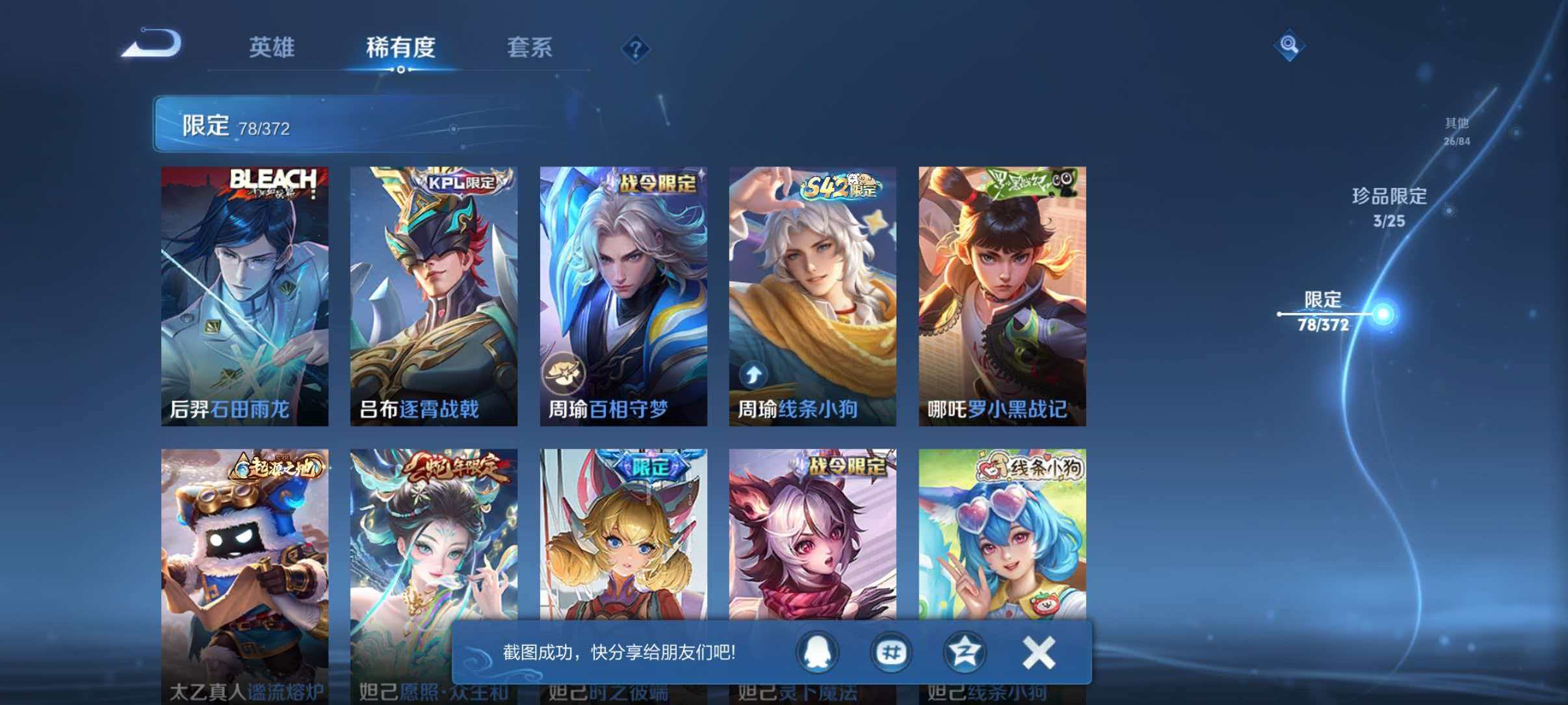
Task: Switch to the 套系 tab
Action: click(530, 47)
